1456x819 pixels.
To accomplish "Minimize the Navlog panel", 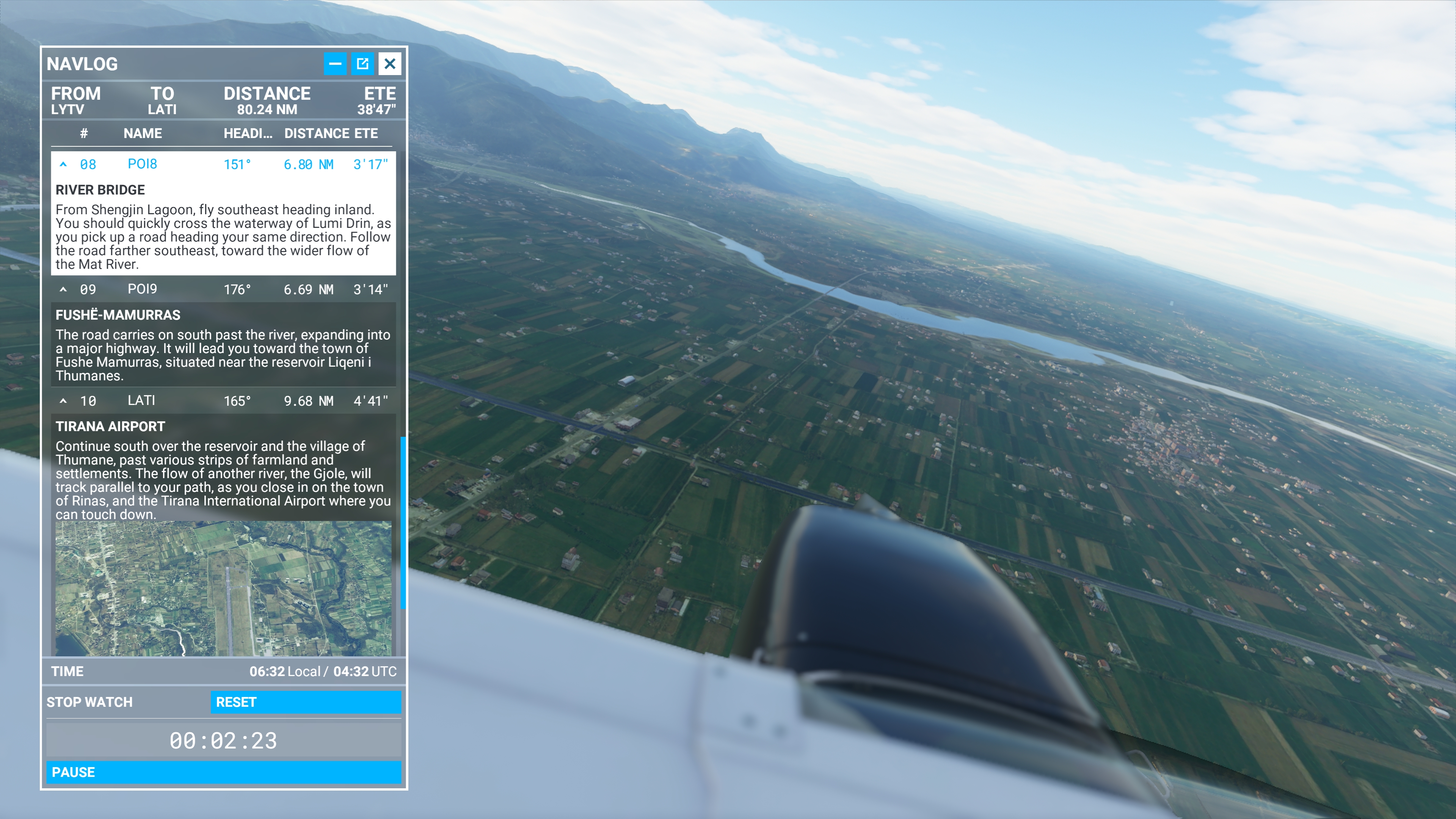I will pos(336,64).
